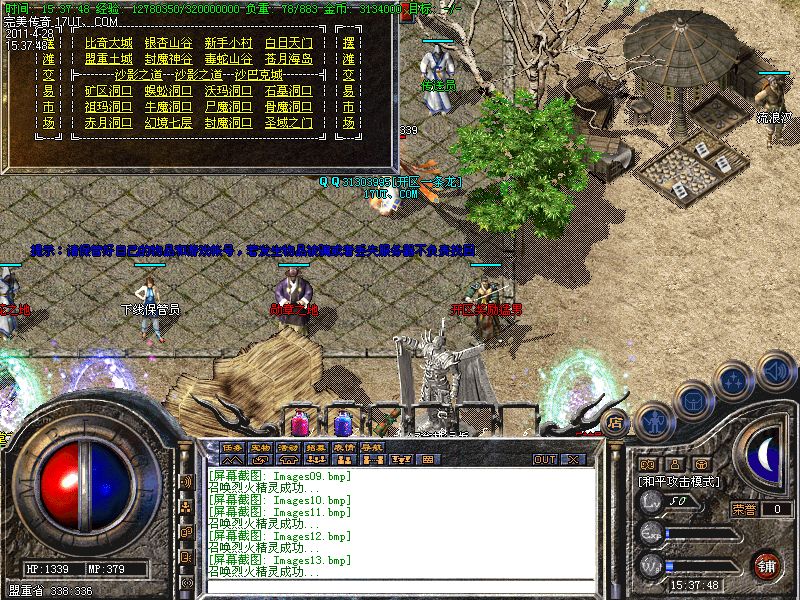Select 祖玛洞口 dungeon entrance

point(108,107)
